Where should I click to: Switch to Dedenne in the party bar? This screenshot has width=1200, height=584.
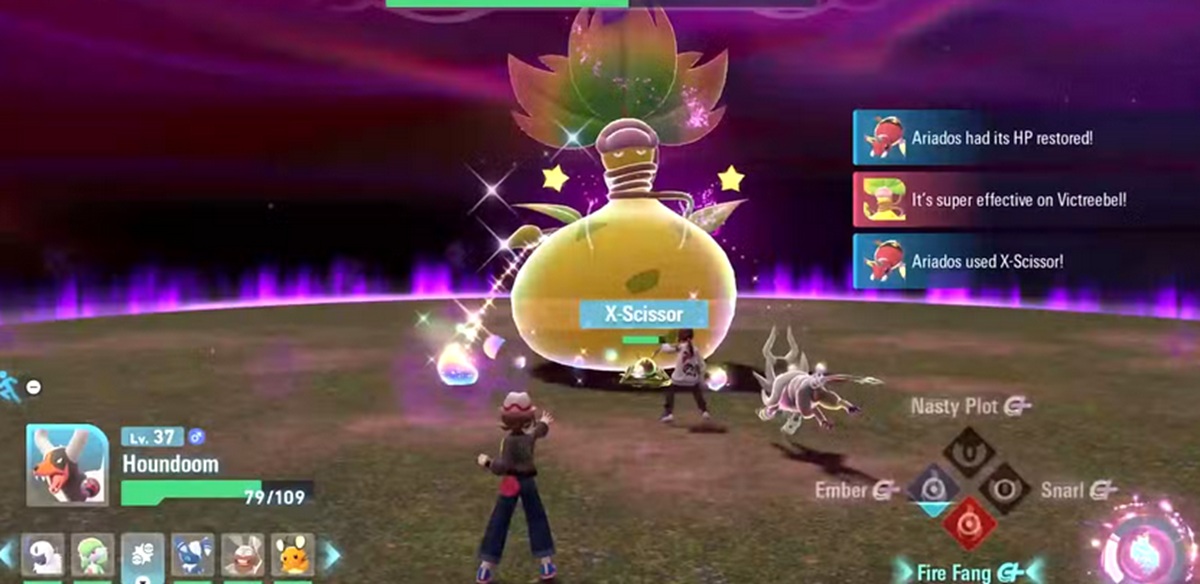click(x=292, y=556)
